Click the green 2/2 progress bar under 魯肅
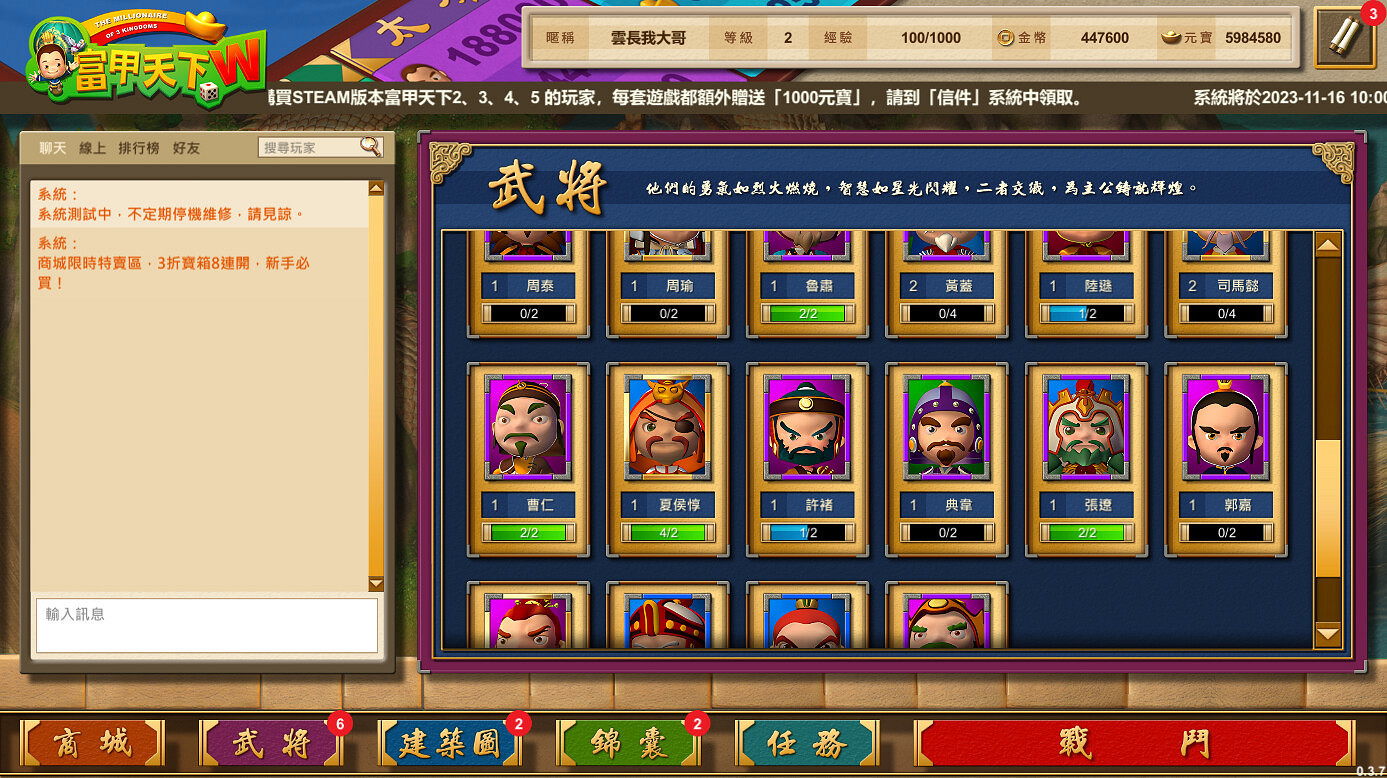This screenshot has width=1387, height=778. click(x=807, y=315)
